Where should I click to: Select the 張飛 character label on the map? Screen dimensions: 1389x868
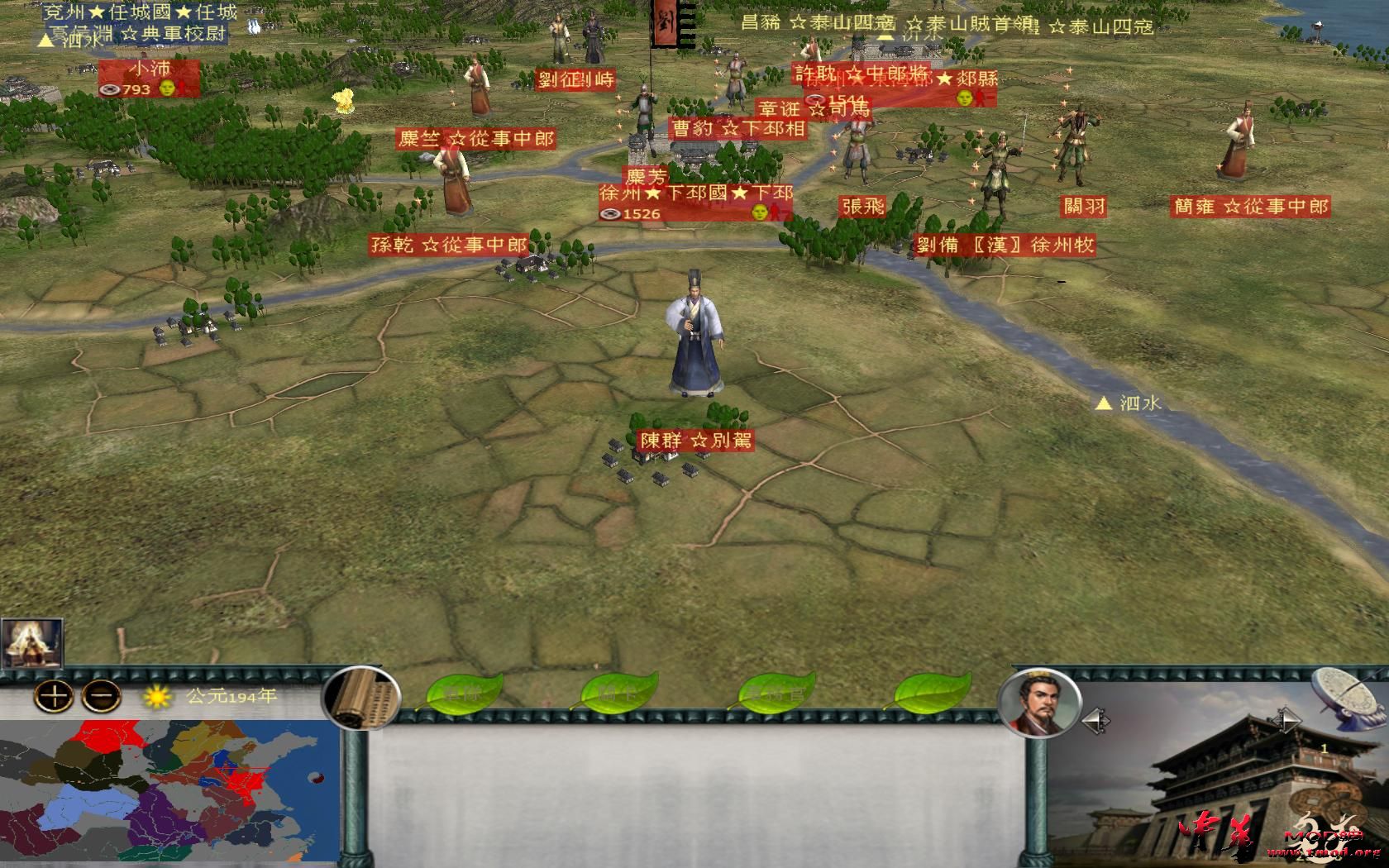pos(862,207)
